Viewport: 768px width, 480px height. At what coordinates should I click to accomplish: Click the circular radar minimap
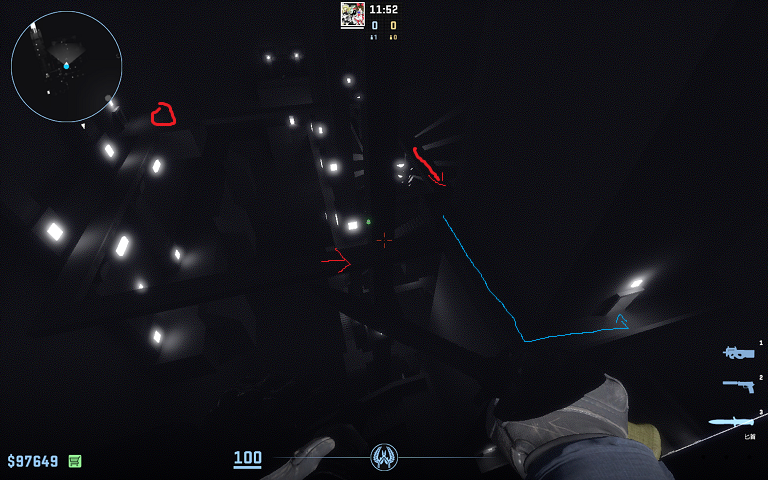pos(66,66)
